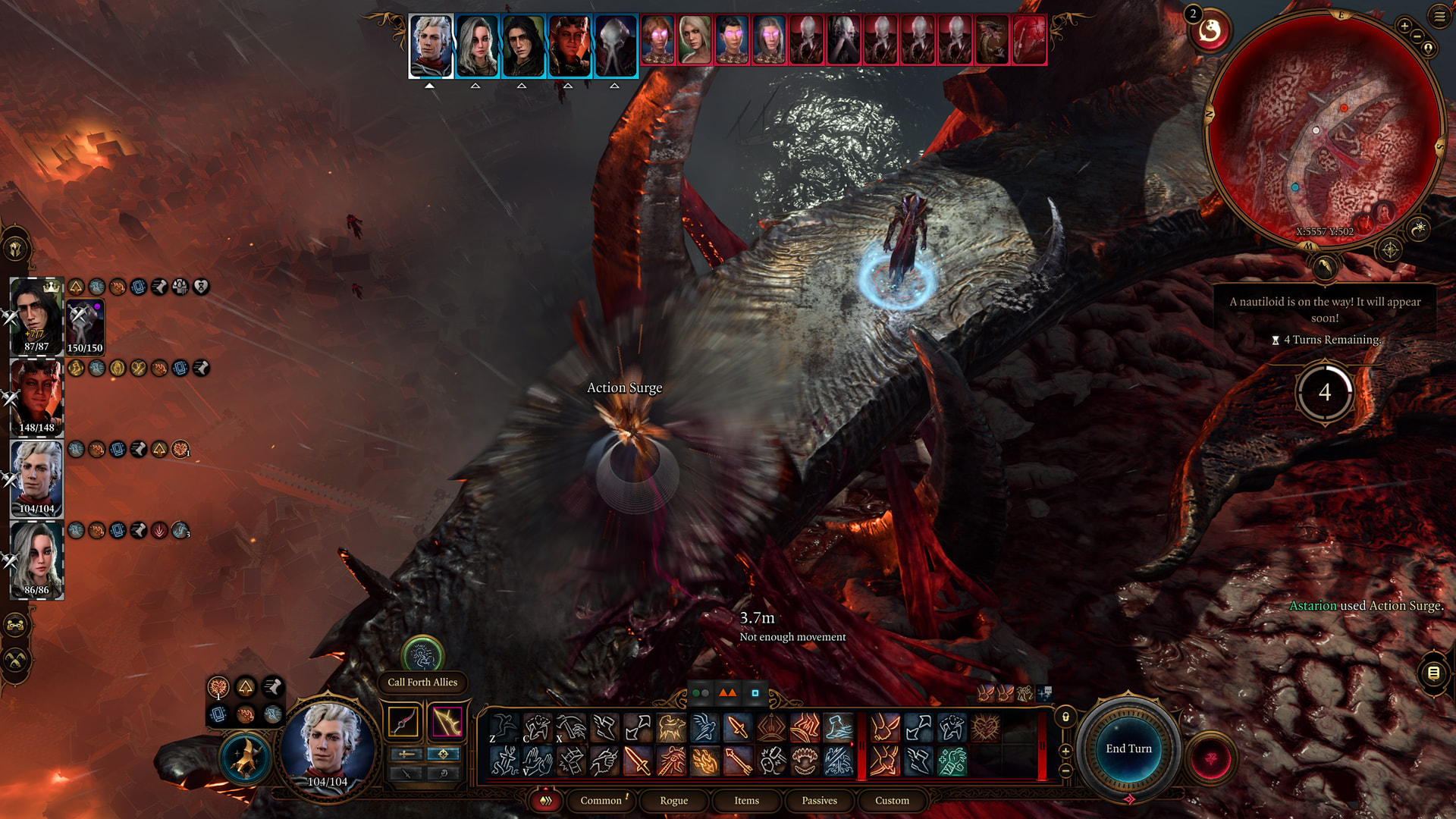
Task: Select the Passives hotbar tab
Action: (x=819, y=801)
